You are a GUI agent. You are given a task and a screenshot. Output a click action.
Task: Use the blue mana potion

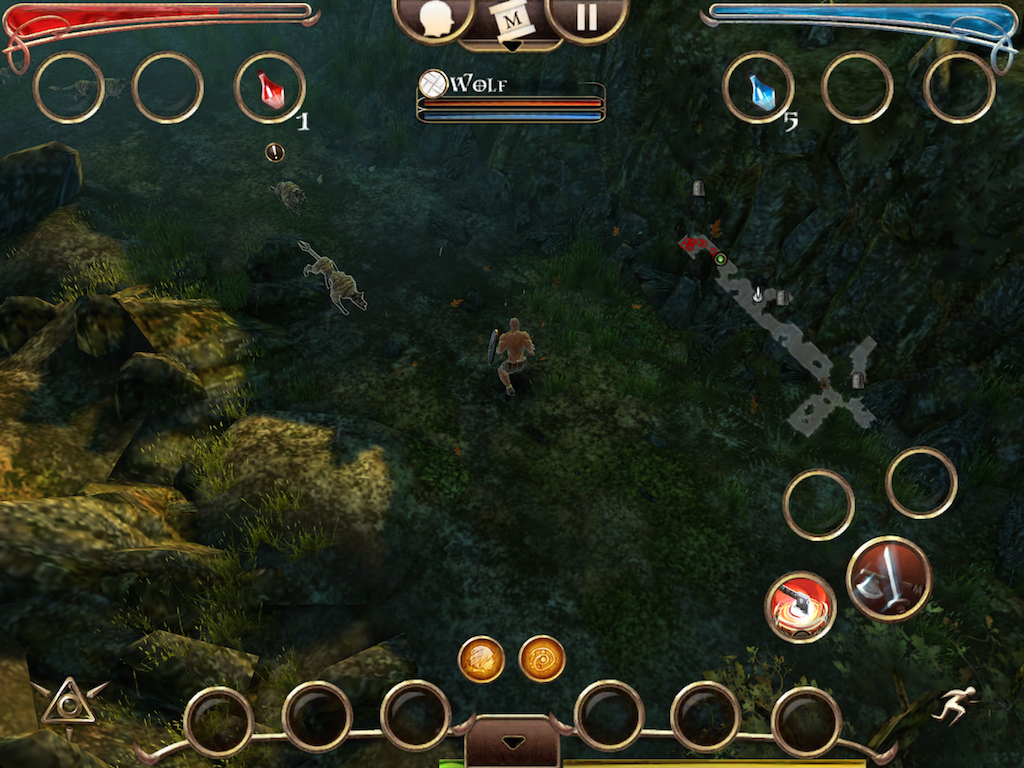(759, 89)
